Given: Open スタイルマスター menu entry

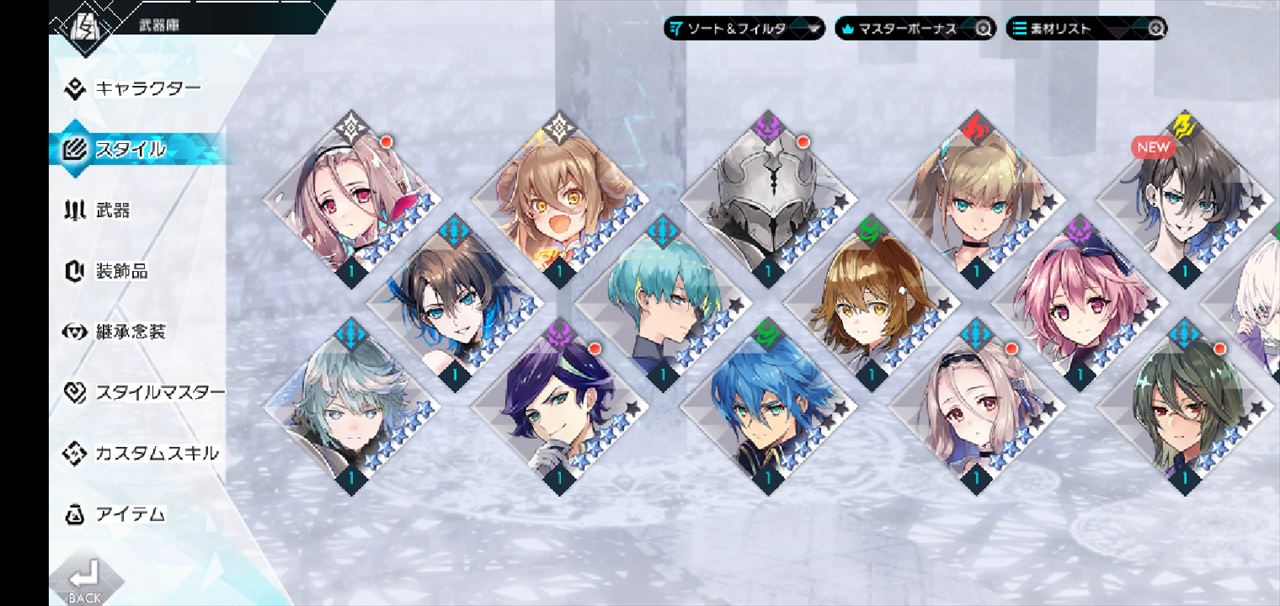Looking at the screenshot, I should point(158,392).
